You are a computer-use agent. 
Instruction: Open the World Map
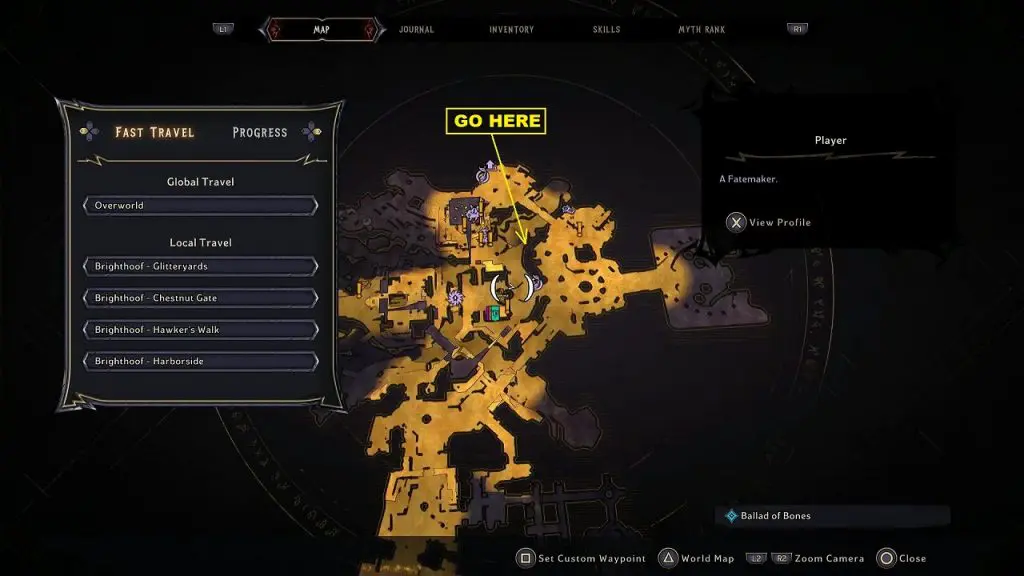point(707,558)
